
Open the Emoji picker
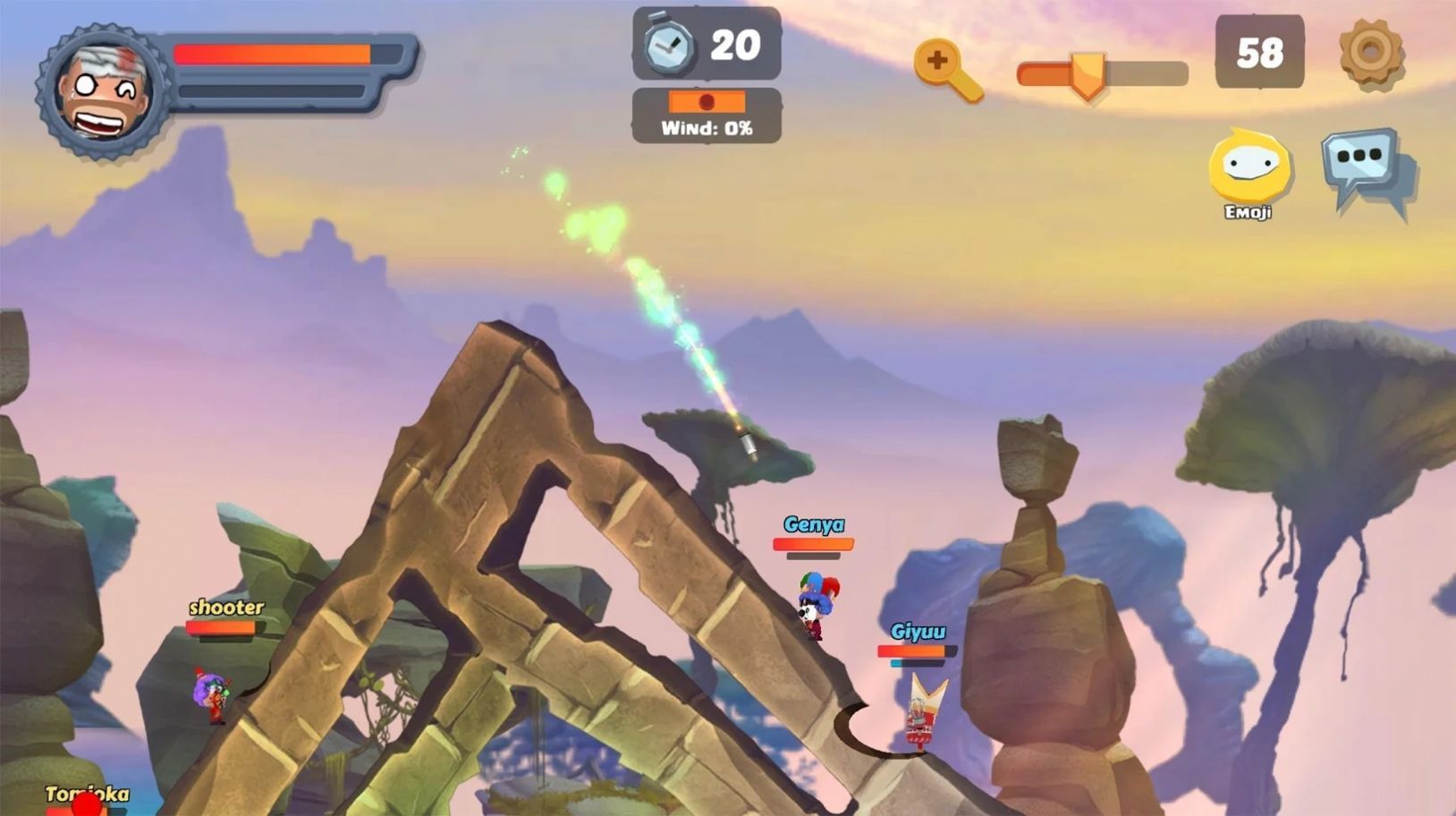tap(1249, 167)
